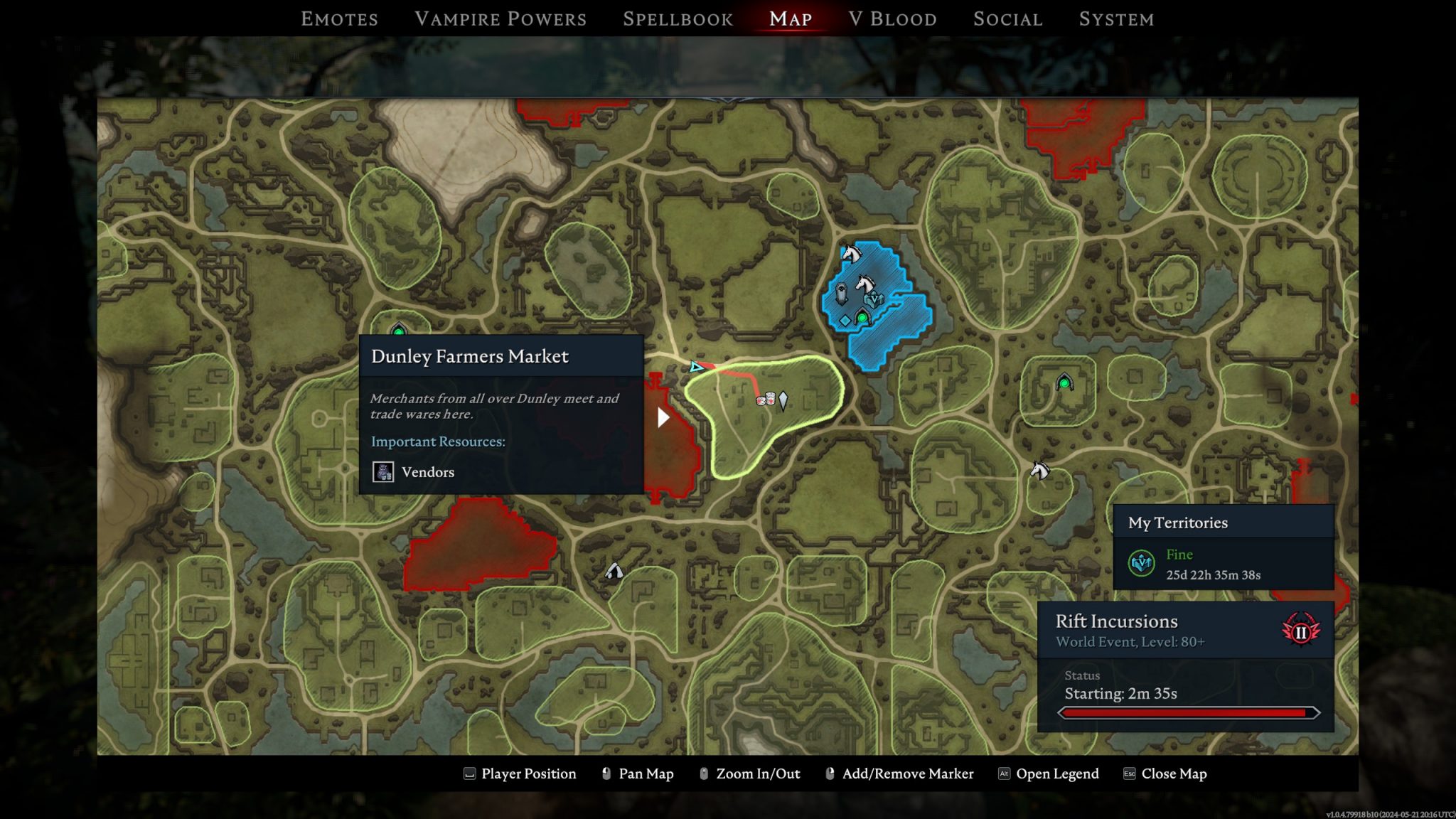Select the coffin icon in the blue territory

[842, 293]
